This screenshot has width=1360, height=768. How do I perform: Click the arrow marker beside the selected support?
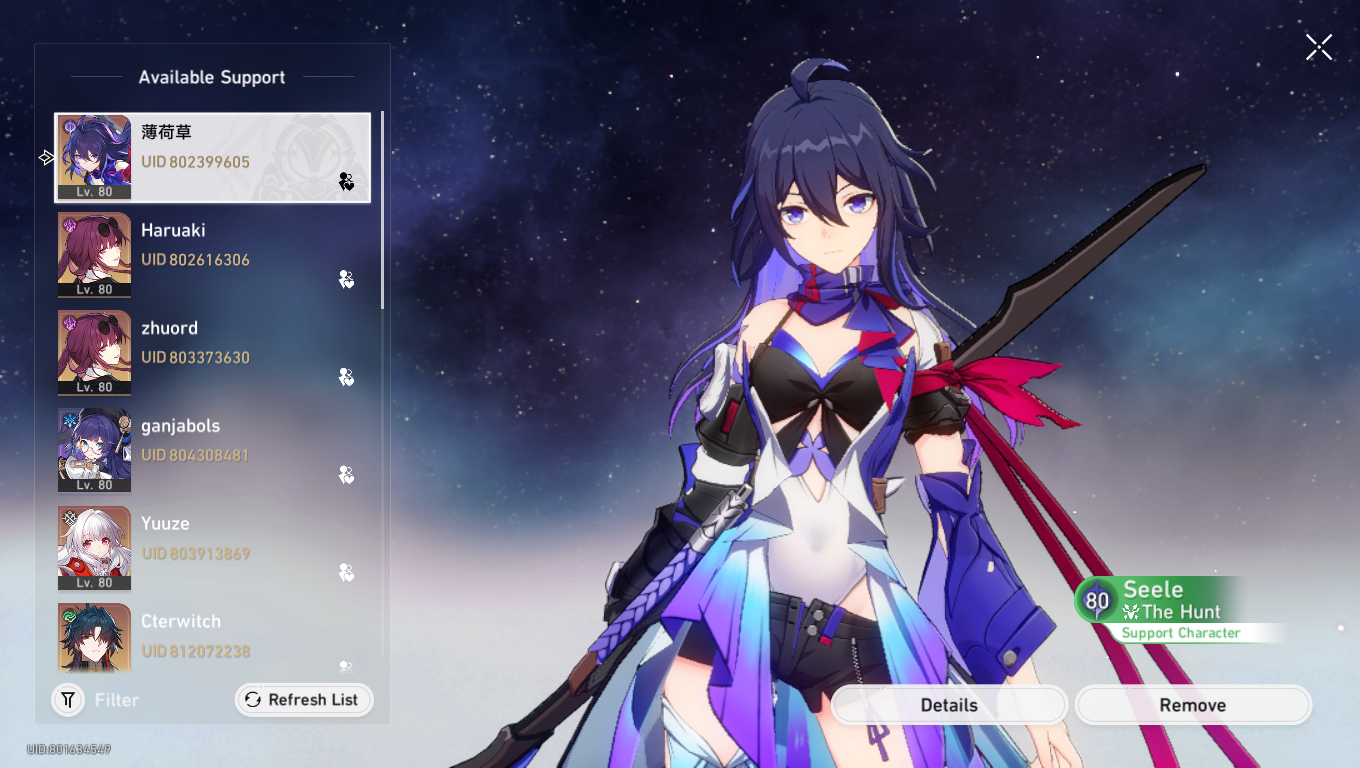coord(45,157)
